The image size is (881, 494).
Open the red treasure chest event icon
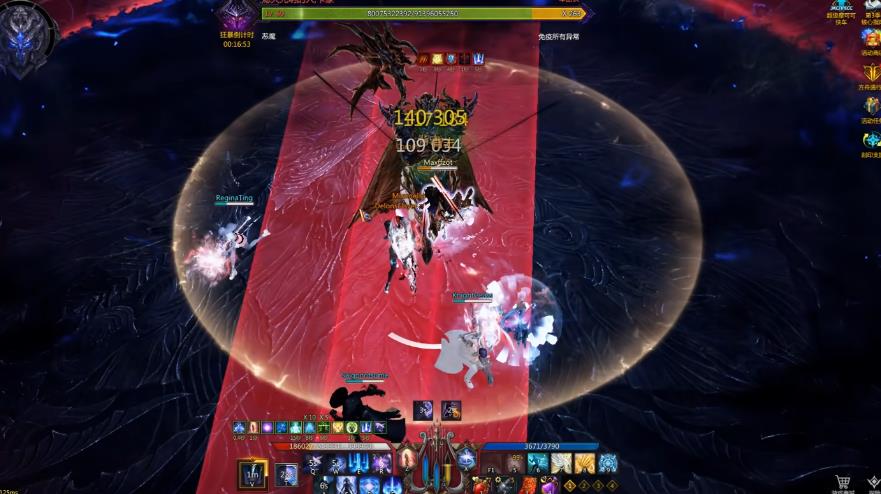tap(871, 38)
